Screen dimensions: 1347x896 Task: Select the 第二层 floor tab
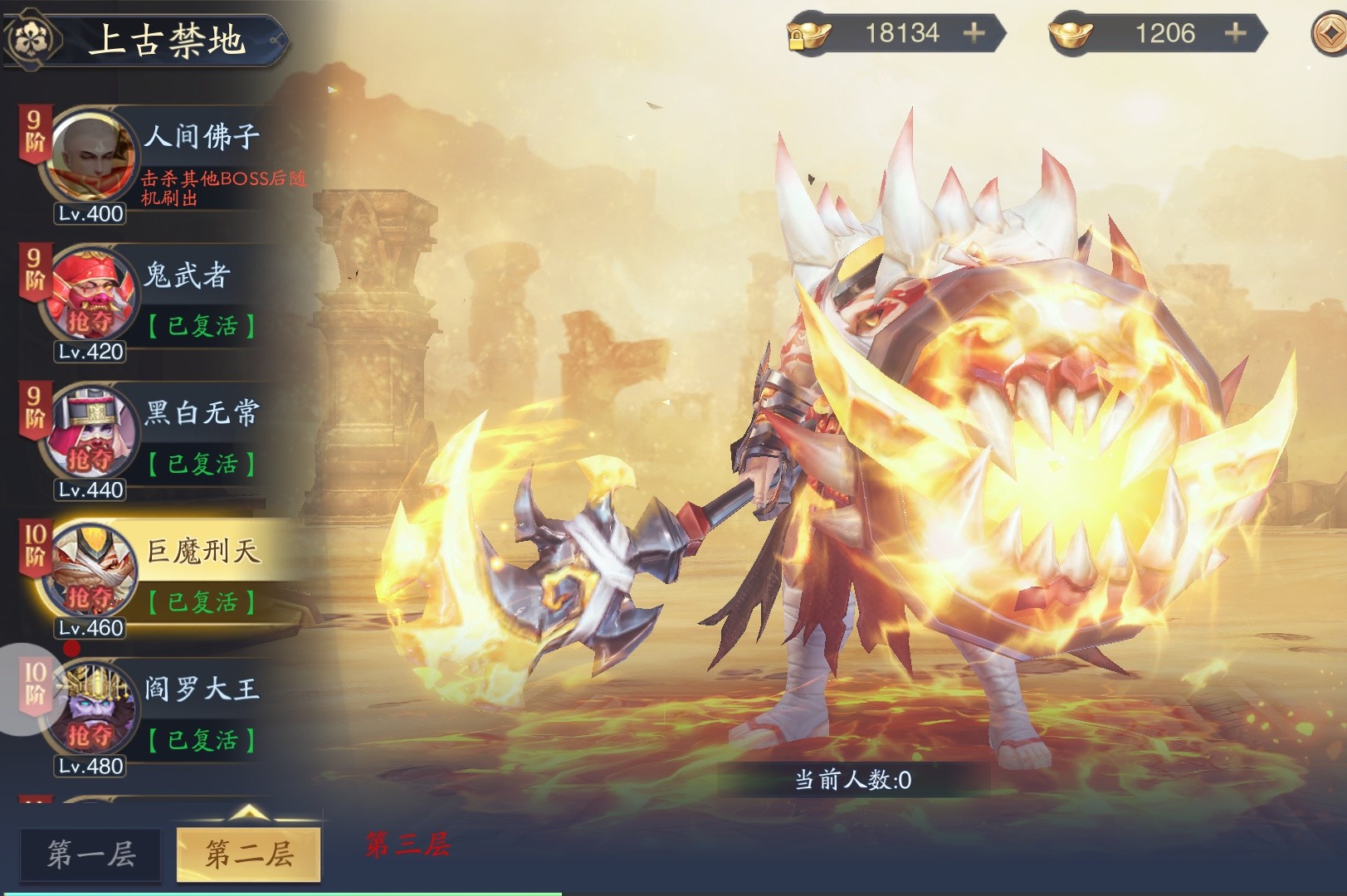249,854
